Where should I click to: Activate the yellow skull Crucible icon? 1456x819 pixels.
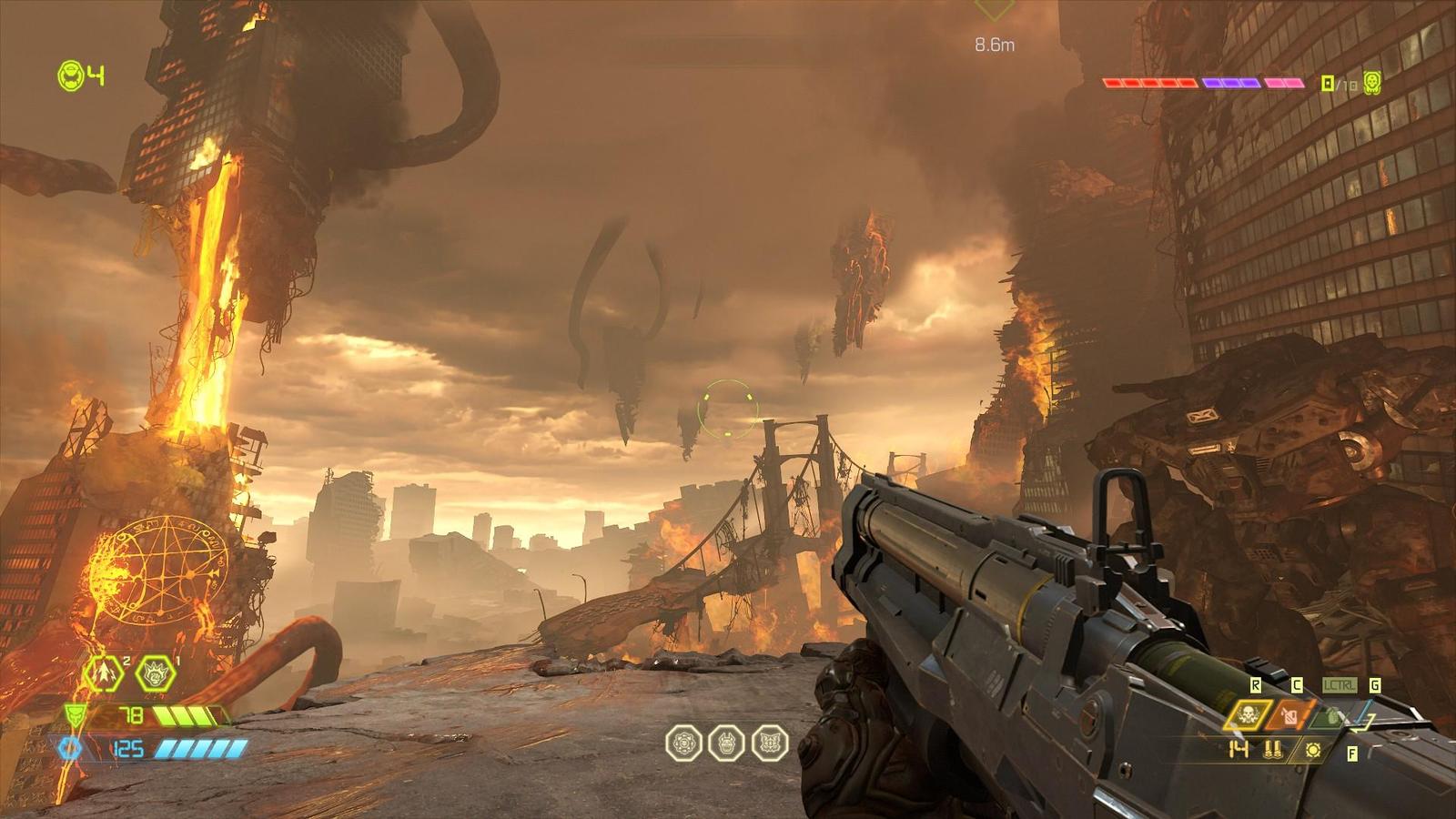[x=1248, y=715]
